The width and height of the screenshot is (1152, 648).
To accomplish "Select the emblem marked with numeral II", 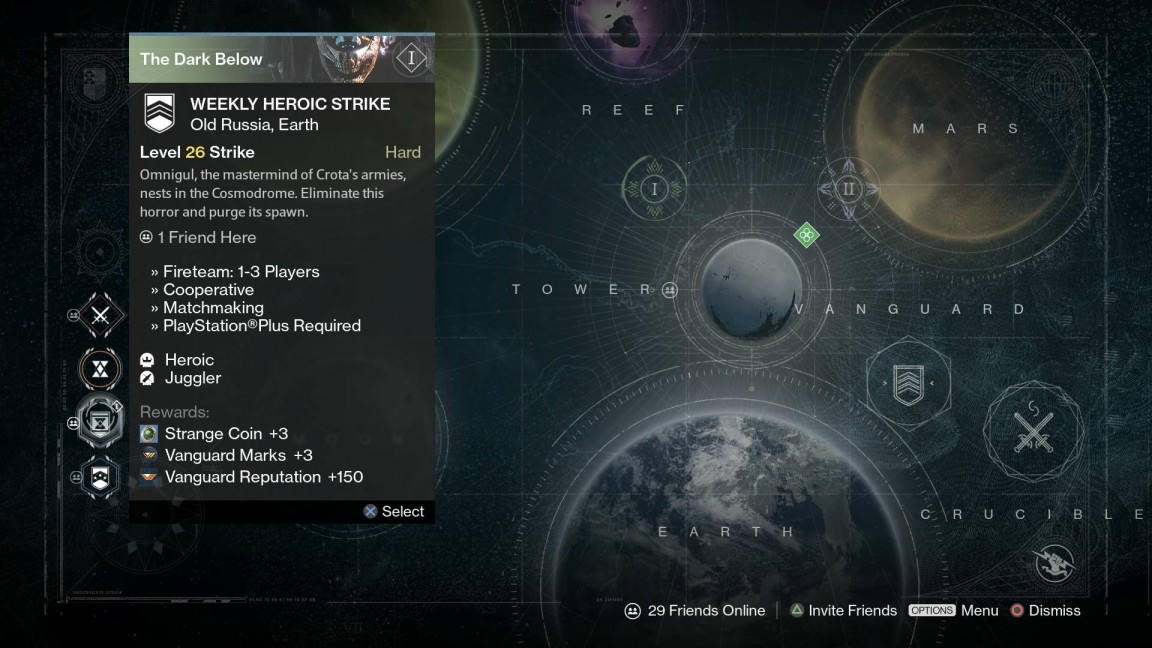I will point(848,189).
